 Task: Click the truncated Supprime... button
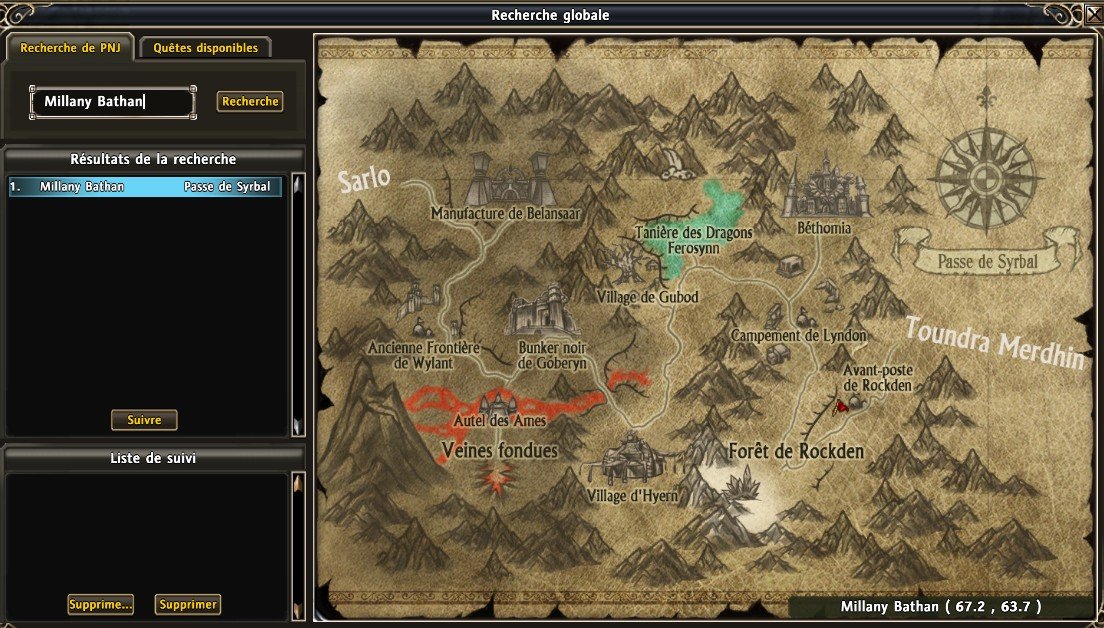pos(100,604)
